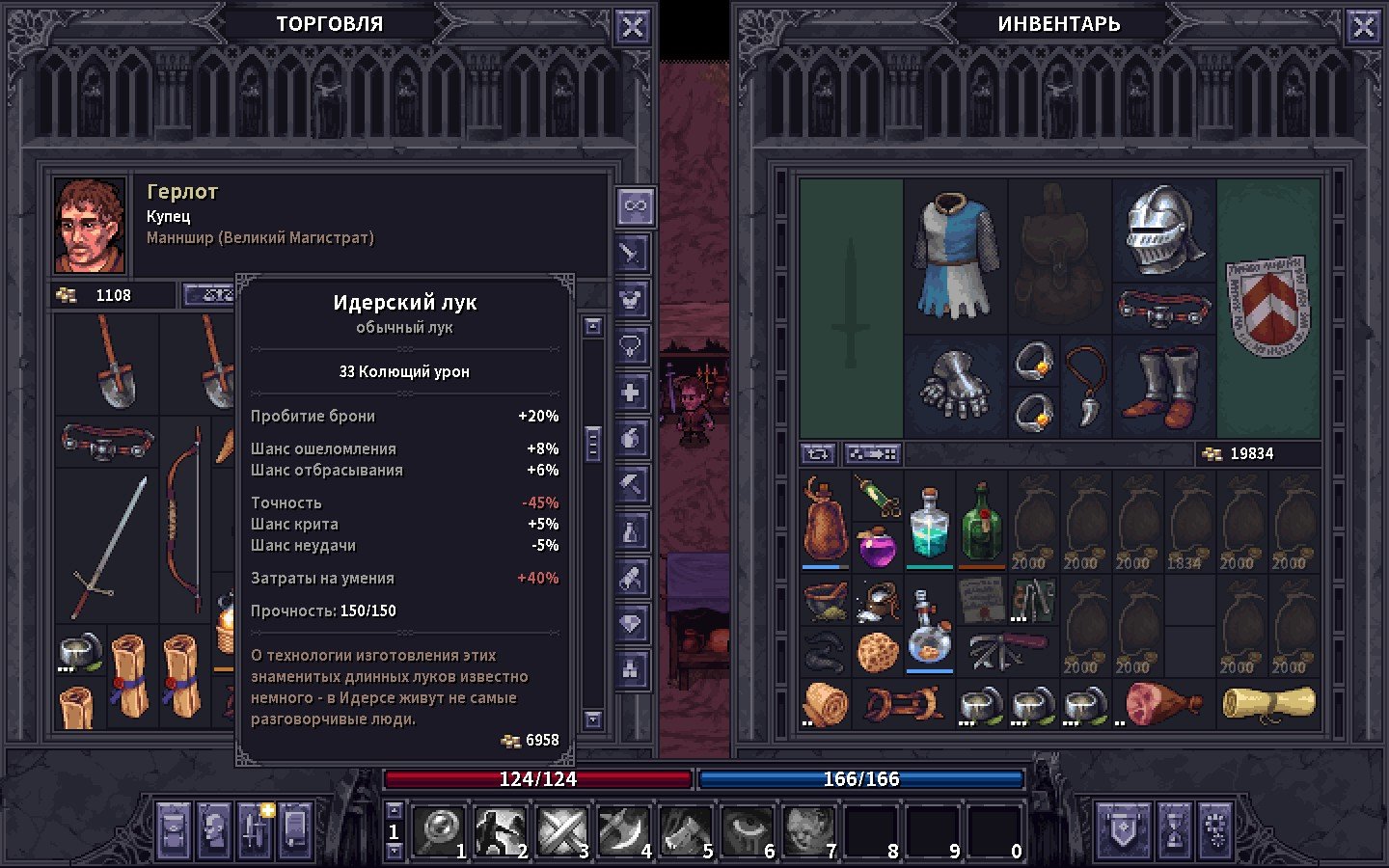The height and width of the screenshot is (868, 1389).
Task: Select the merchant's studded leather belt
Action: pos(107,443)
